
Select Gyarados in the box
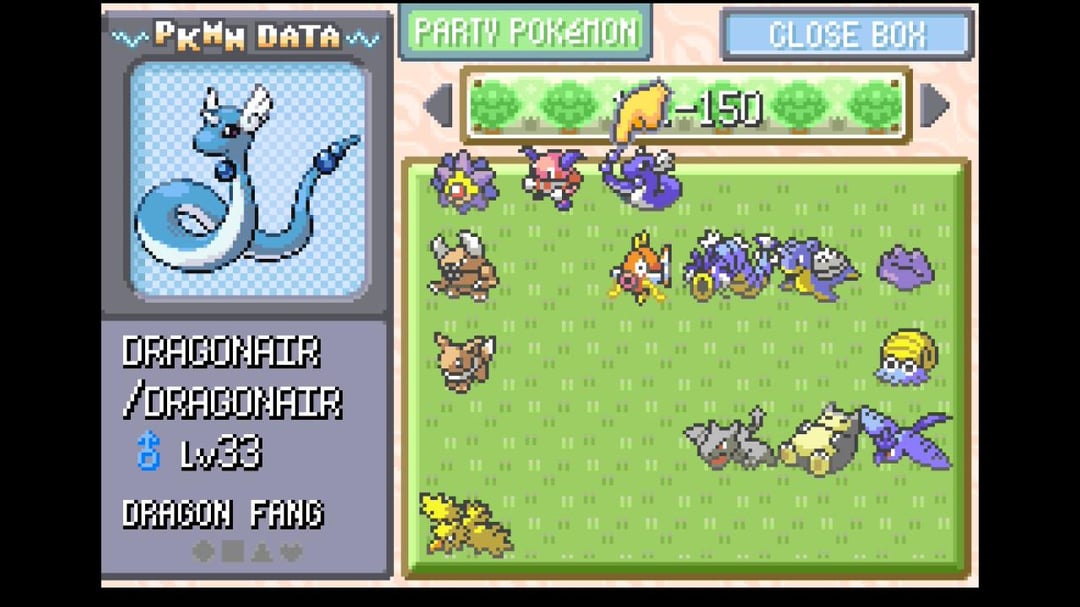coord(728,267)
